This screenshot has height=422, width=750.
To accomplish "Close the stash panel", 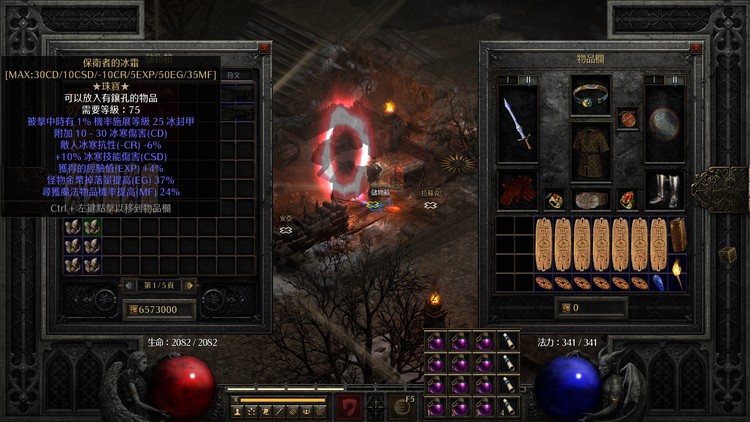I will 264,48.
